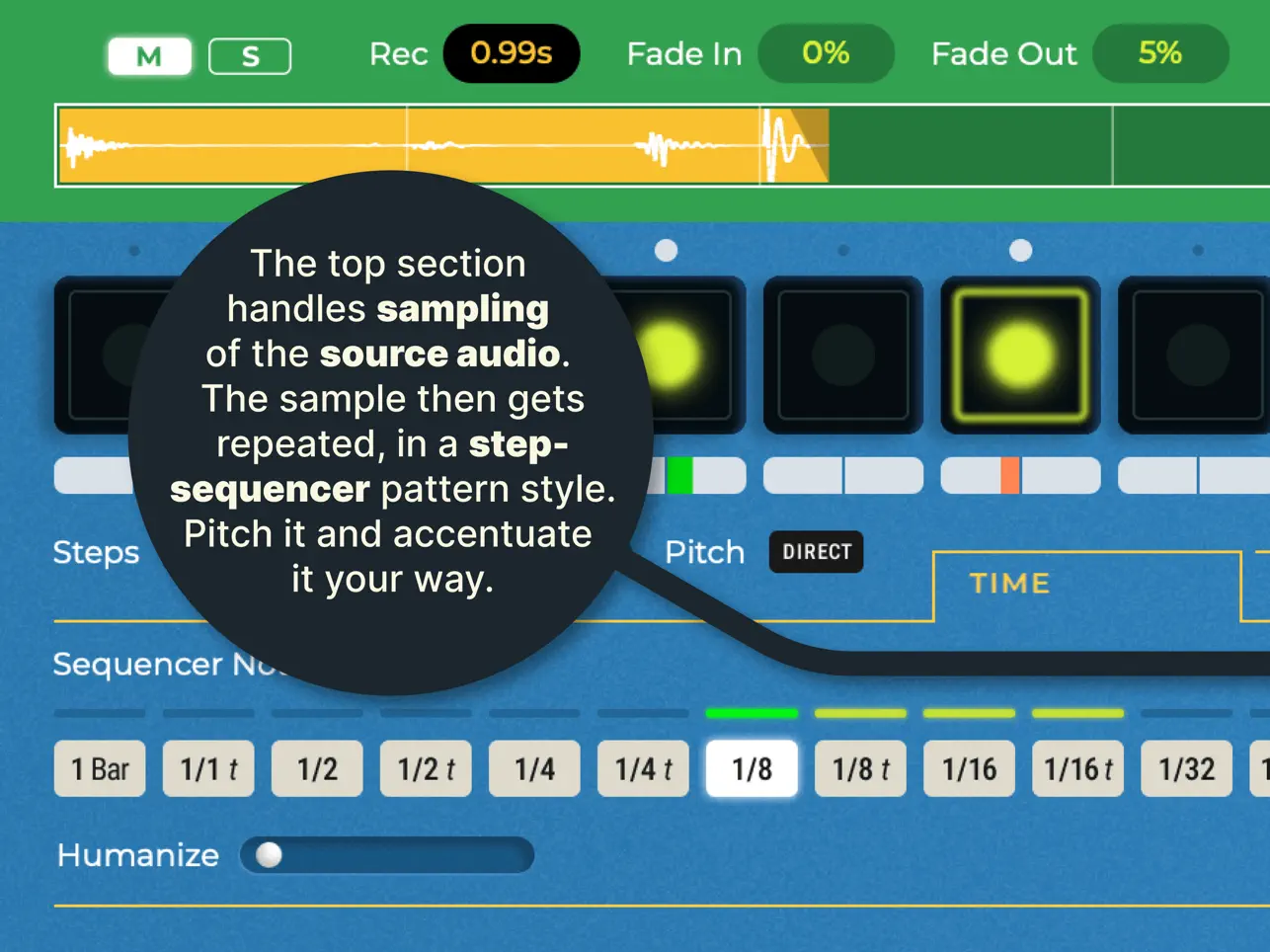Select the DIRECT pitch mode button
Image resolution: width=1270 pixels, height=952 pixels.
(816, 552)
